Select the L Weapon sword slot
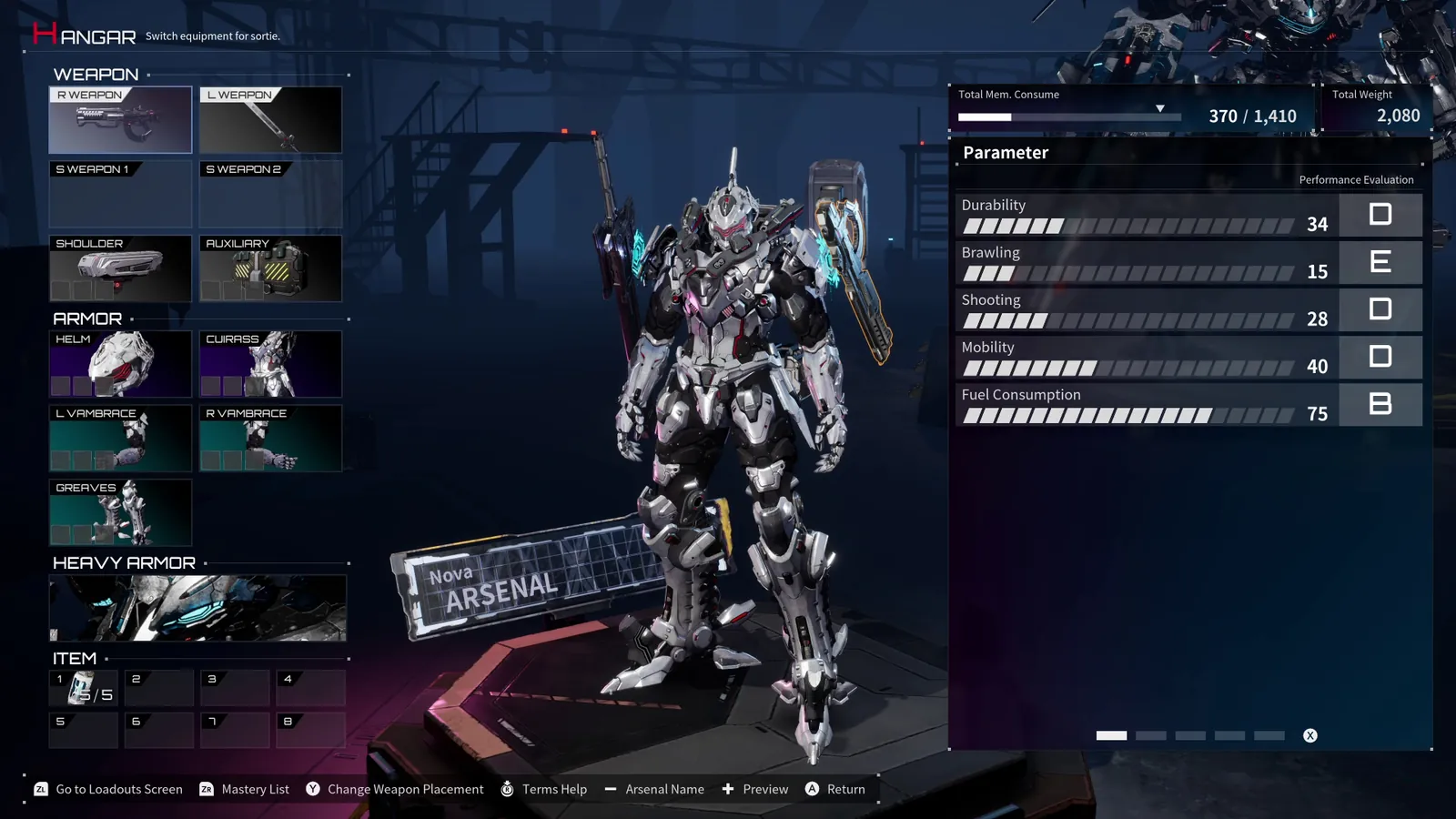 pos(269,119)
